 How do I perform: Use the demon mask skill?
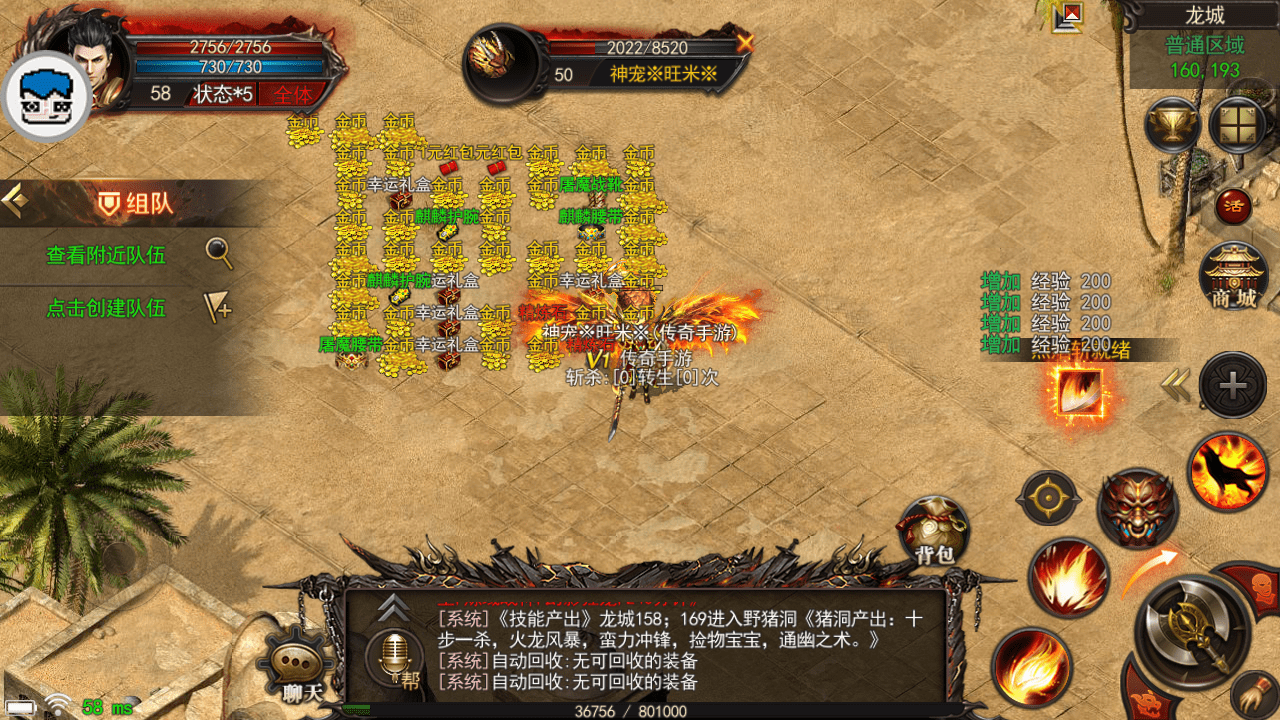tap(1136, 508)
